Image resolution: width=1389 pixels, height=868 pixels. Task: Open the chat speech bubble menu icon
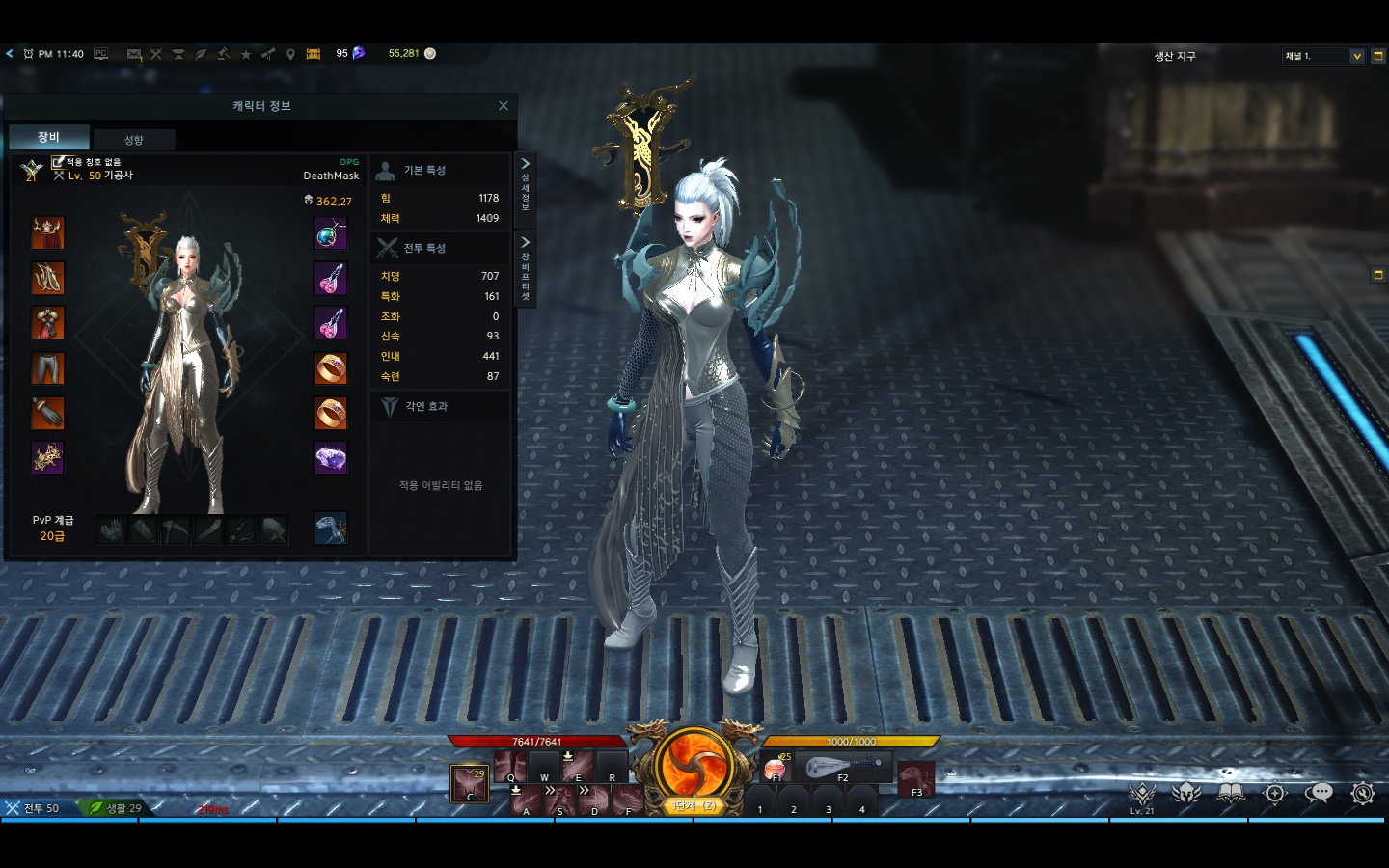tap(1319, 793)
